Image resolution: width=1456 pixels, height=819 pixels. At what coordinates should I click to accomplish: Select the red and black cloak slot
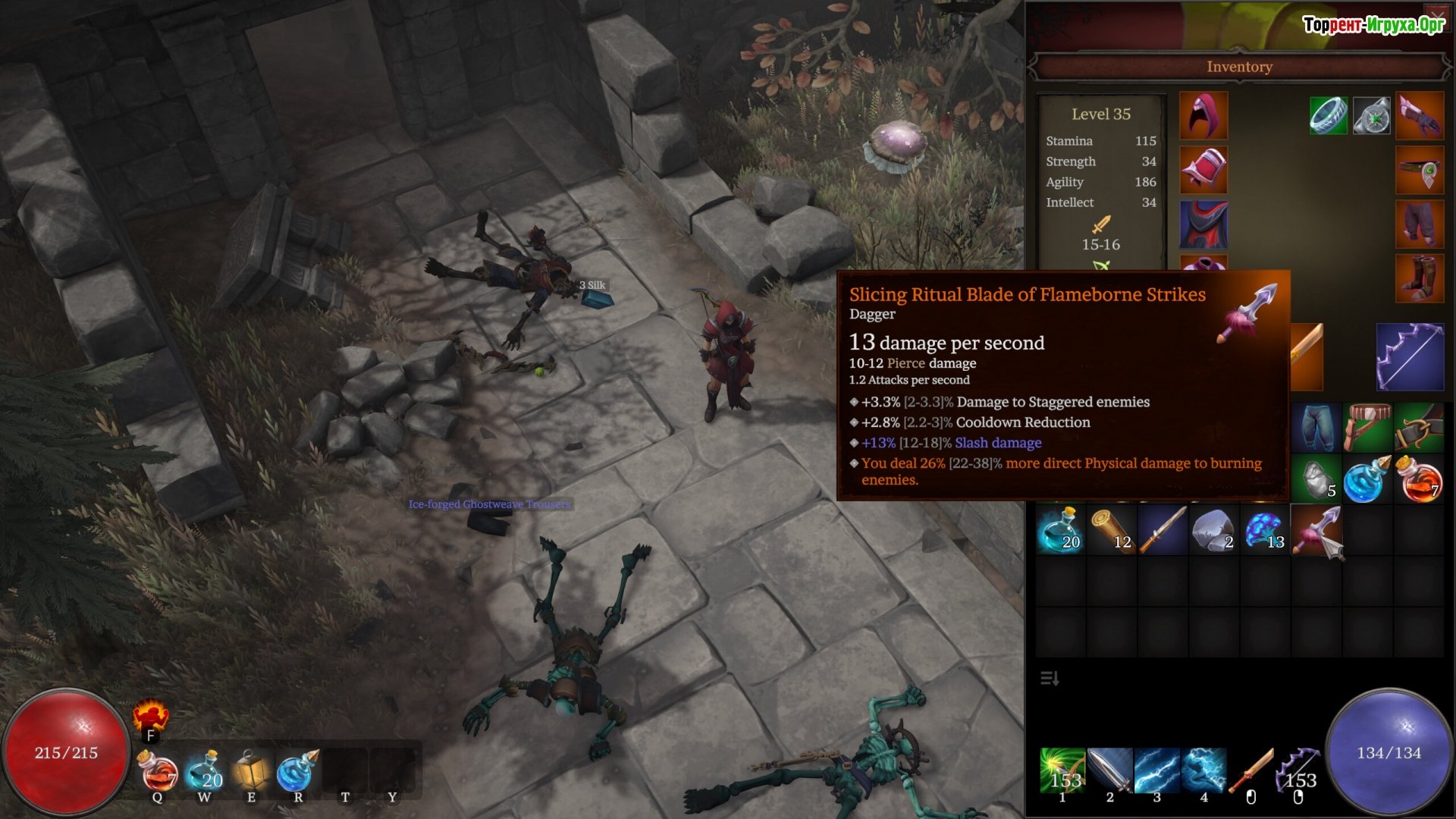point(1203,224)
